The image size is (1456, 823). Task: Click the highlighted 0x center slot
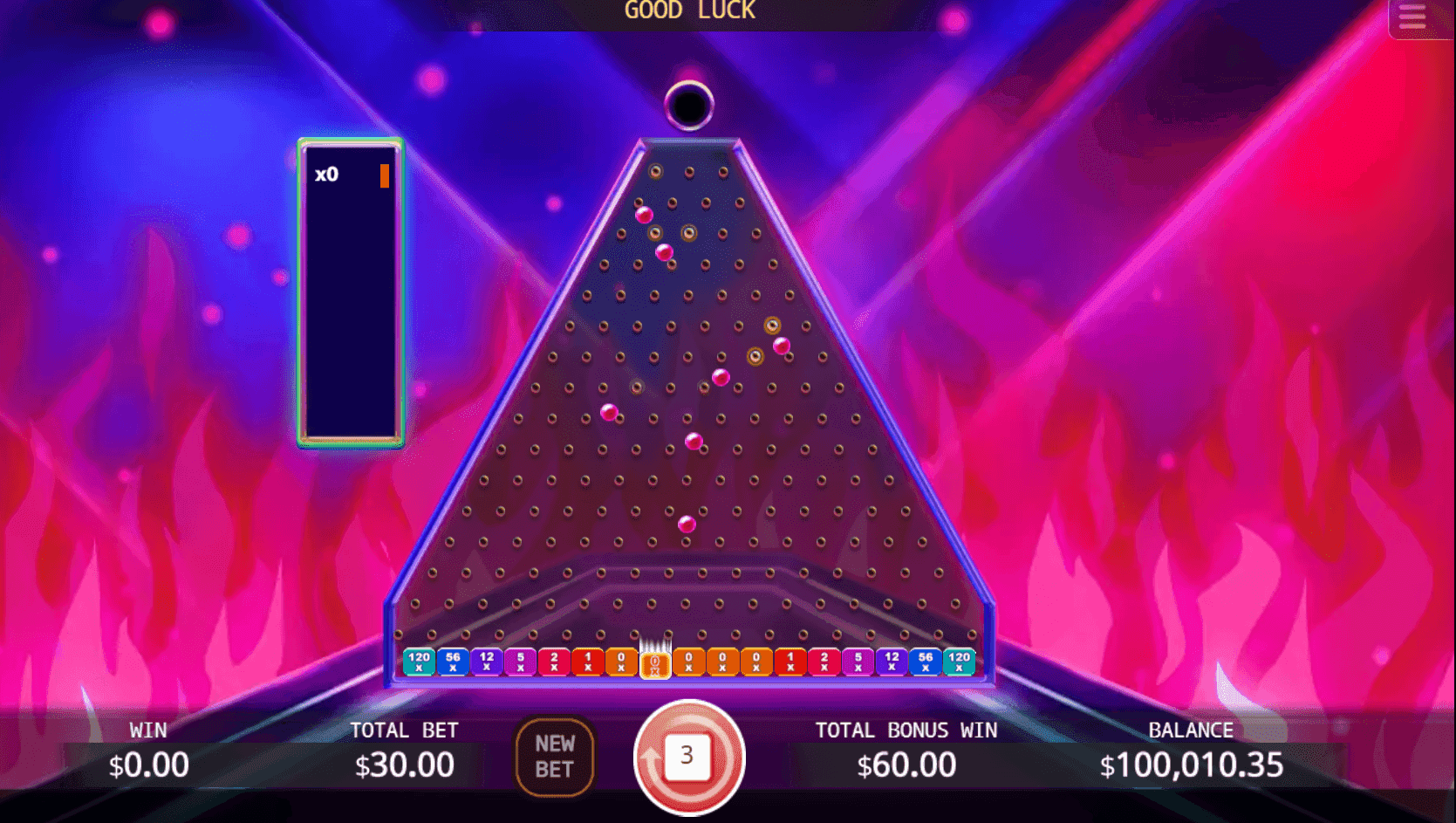click(654, 663)
